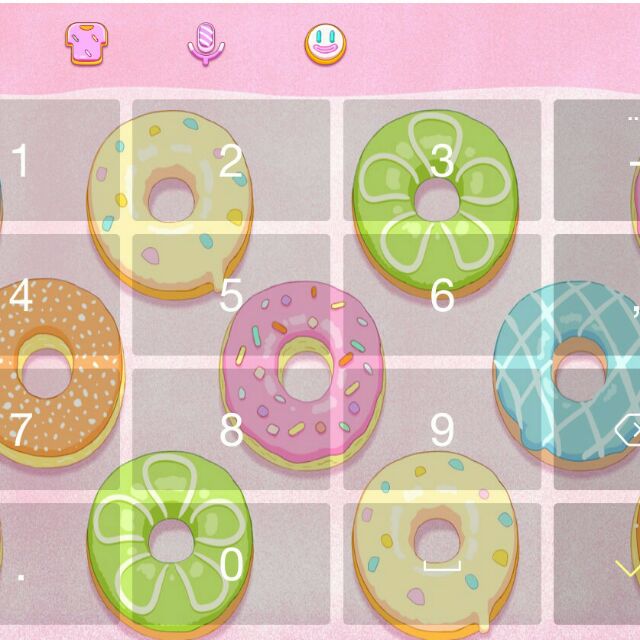Open the smiley face emoji panel
This screenshot has width=640, height=640.
coord(325,43)
